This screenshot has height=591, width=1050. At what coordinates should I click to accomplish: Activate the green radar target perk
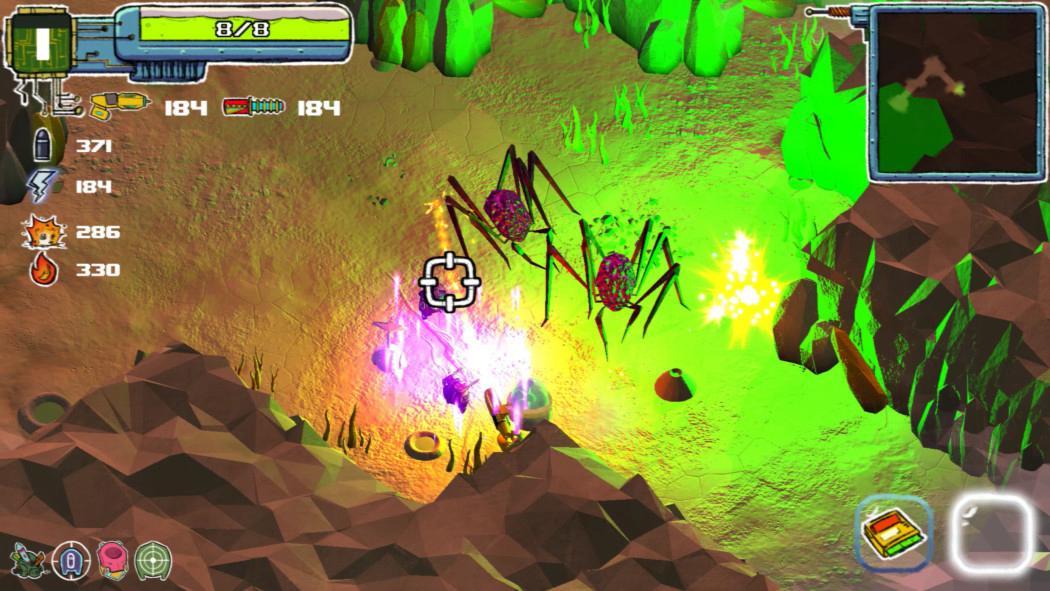click(x=153, y=557)
